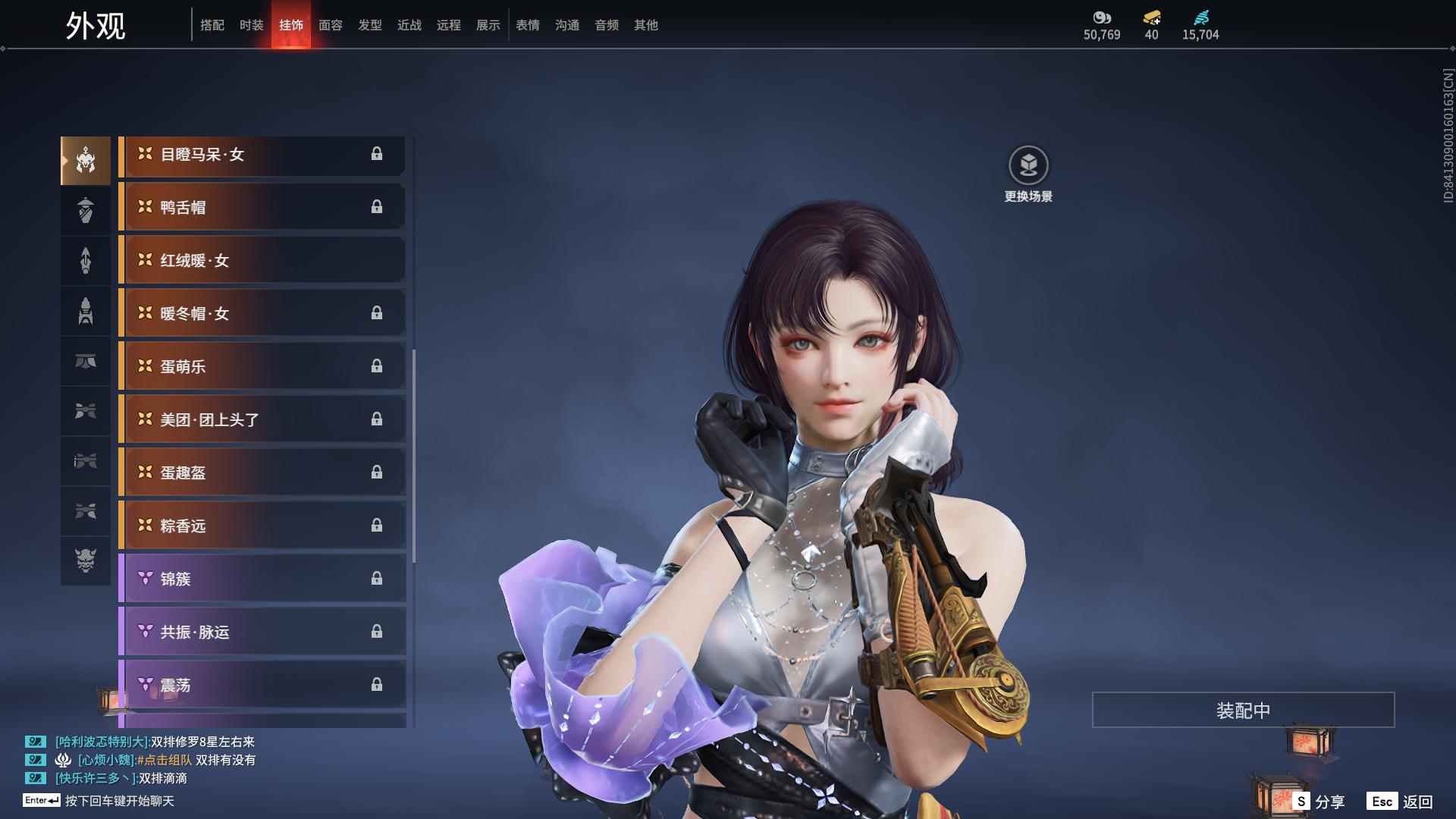This screenshot has height=819, width=1456.
Task: Select the purple 锦簇 item
Action: [262, 579]
